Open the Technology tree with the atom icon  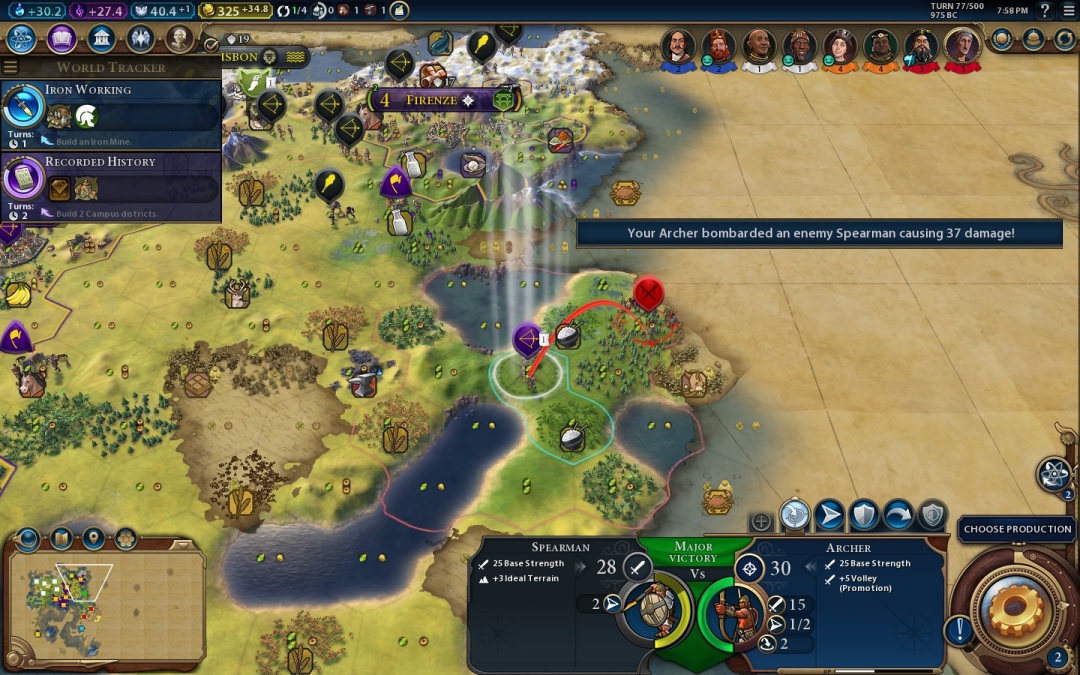tap(22, 39)
